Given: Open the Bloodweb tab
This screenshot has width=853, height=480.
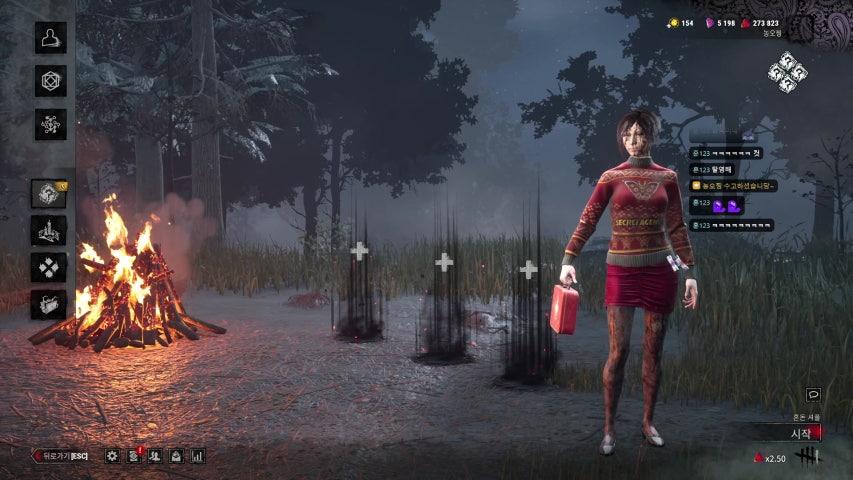Looking at the screenshot, I should point(50,124).
